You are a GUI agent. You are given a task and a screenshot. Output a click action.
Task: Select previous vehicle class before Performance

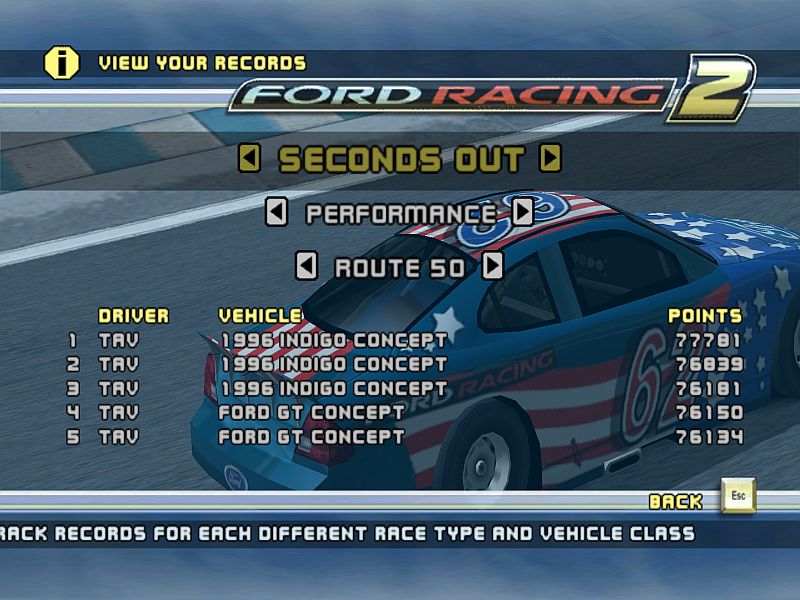[x=277, y=213]
